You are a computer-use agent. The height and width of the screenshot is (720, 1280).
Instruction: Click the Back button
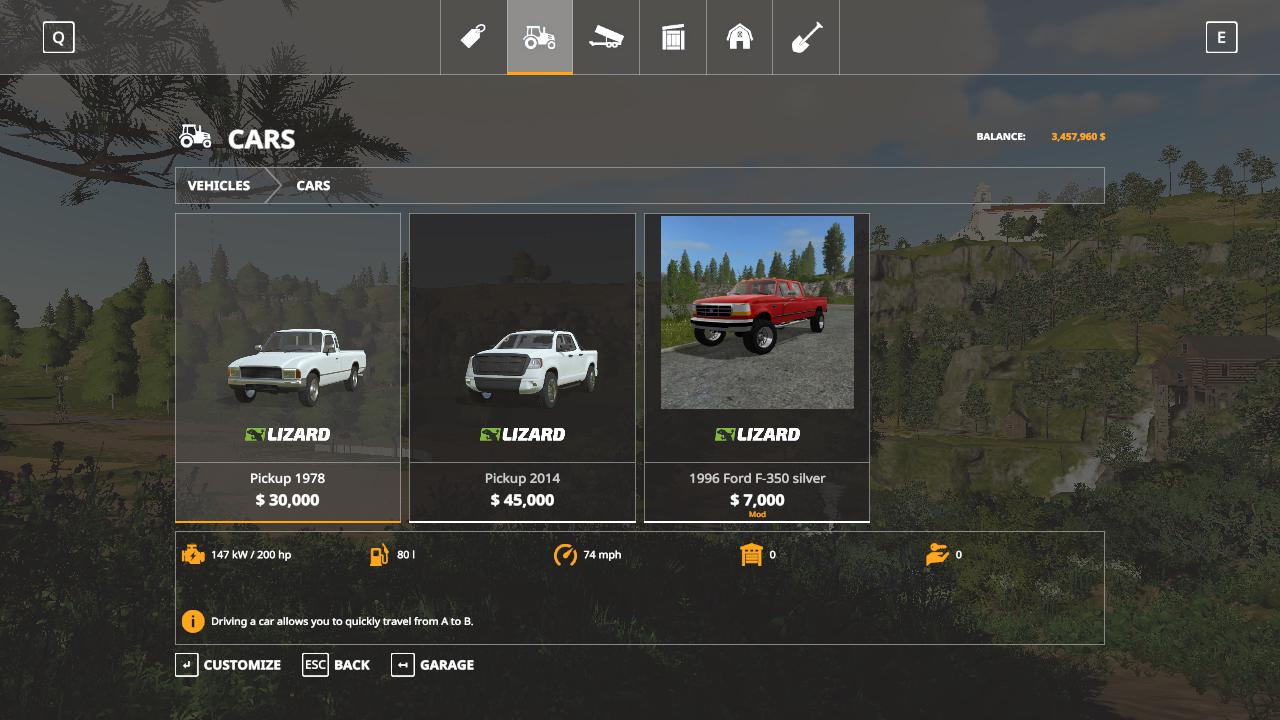pyautogui.click(x=337, y=665)
